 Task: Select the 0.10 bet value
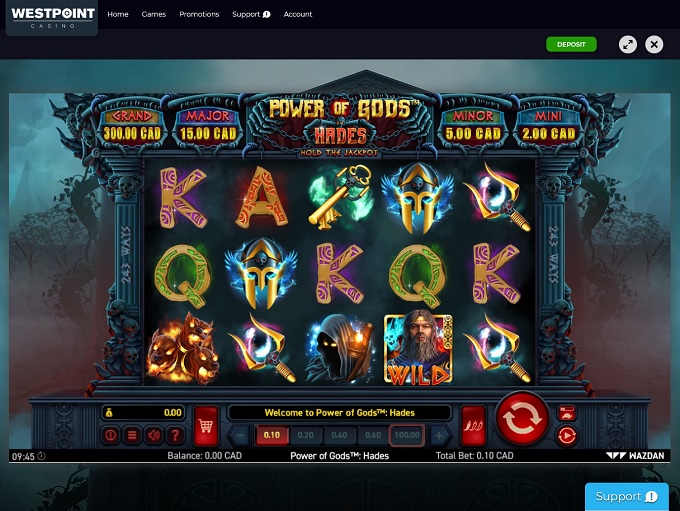click(271, 435)
